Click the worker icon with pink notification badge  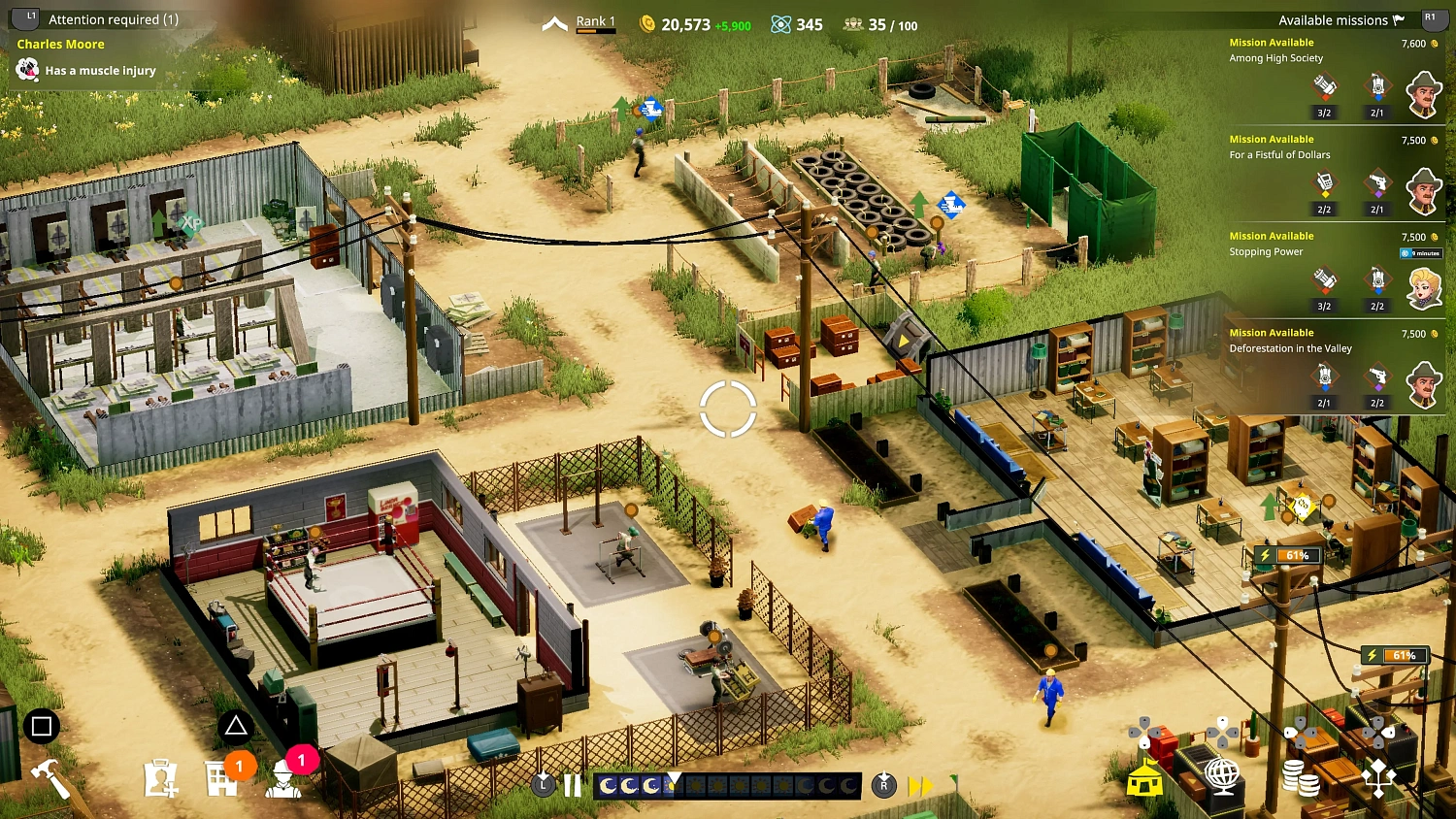282,781
